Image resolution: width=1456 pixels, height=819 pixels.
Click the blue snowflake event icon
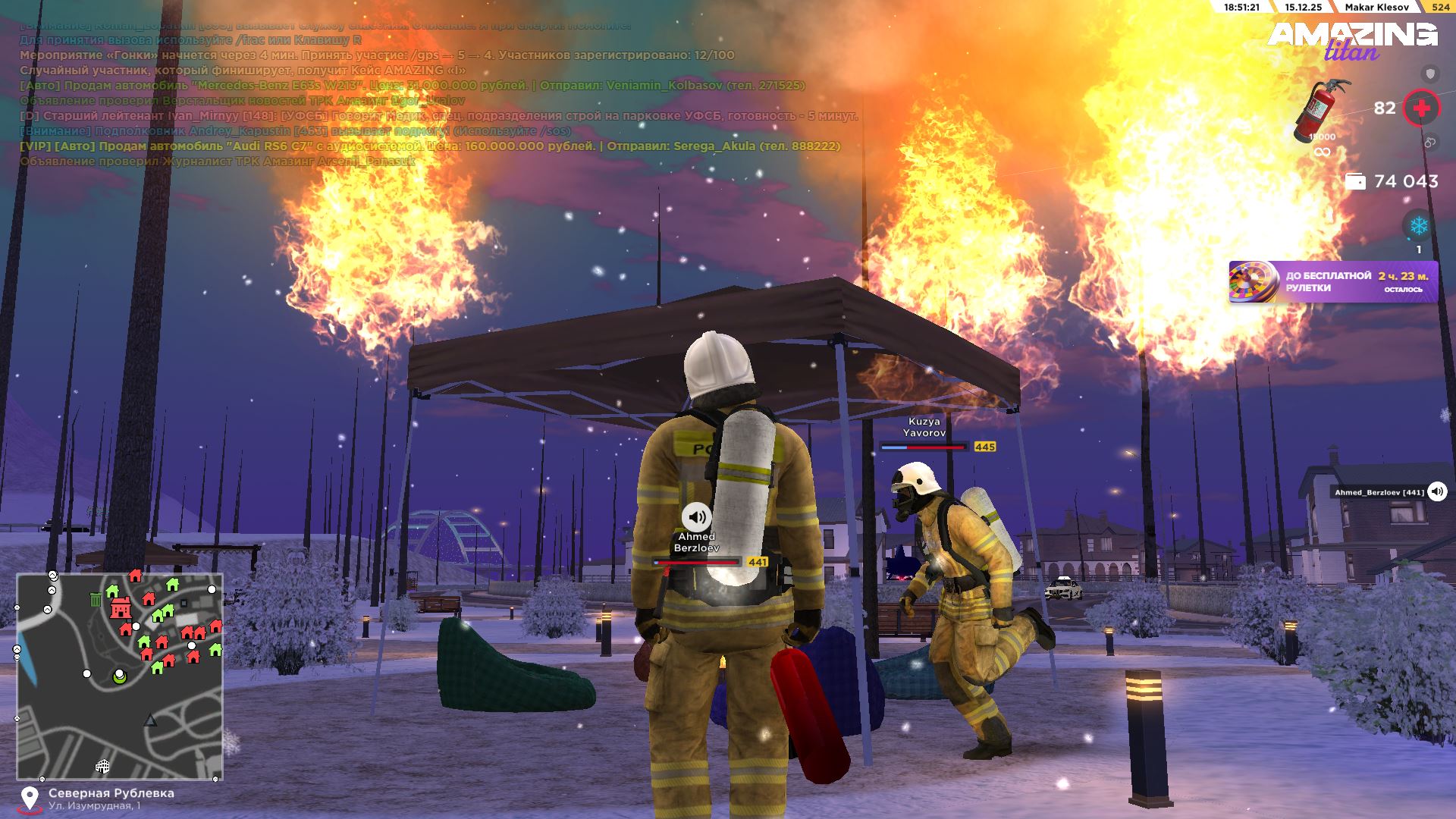tap(1418, 226)
